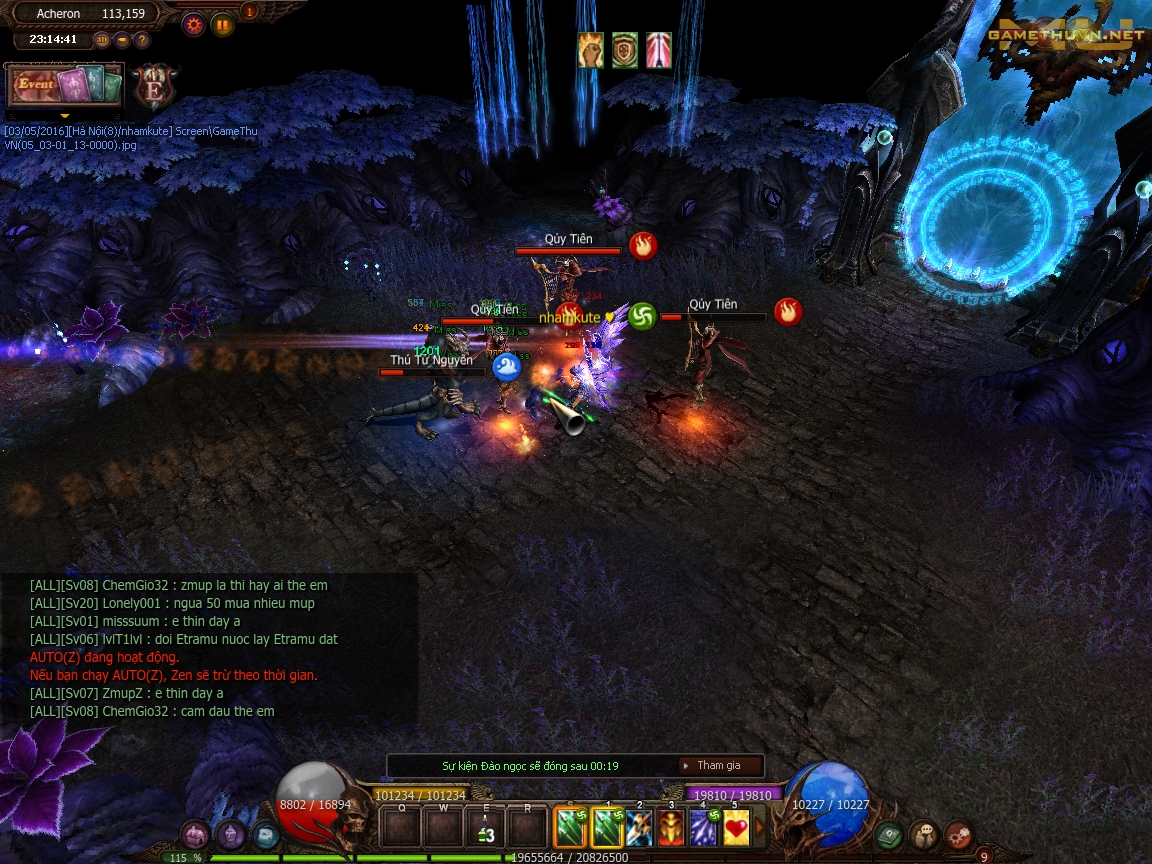
Task: Click the red gears menu icon
Action: (x=958, y=835)
